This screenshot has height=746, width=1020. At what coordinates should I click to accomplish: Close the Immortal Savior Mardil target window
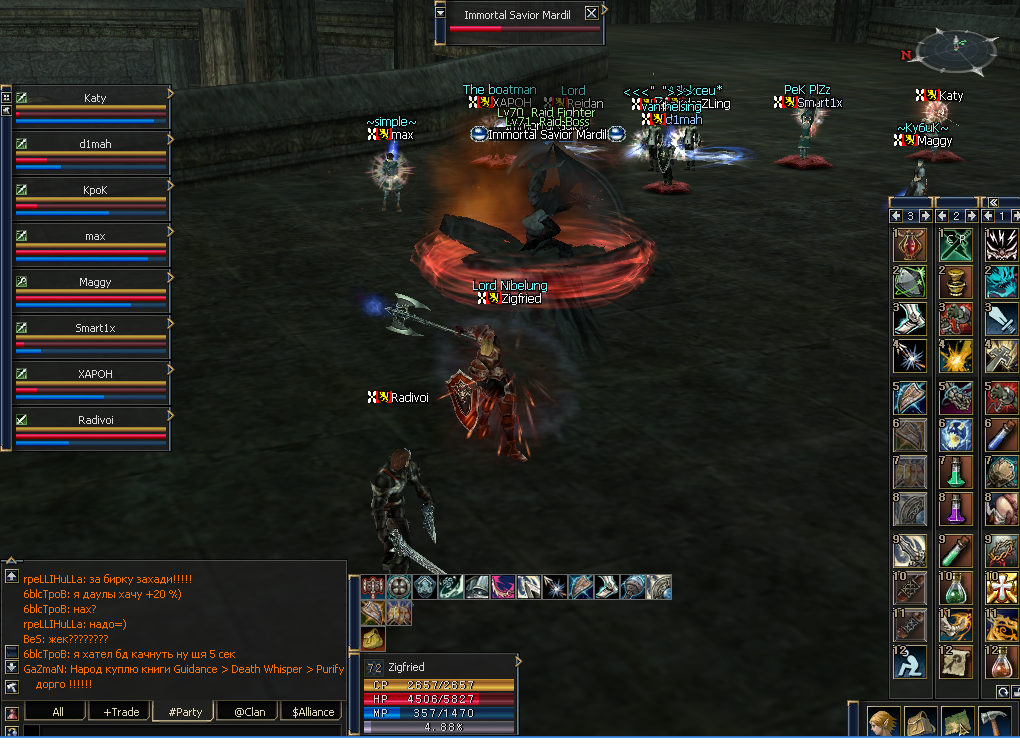click(x=591, y=14)
